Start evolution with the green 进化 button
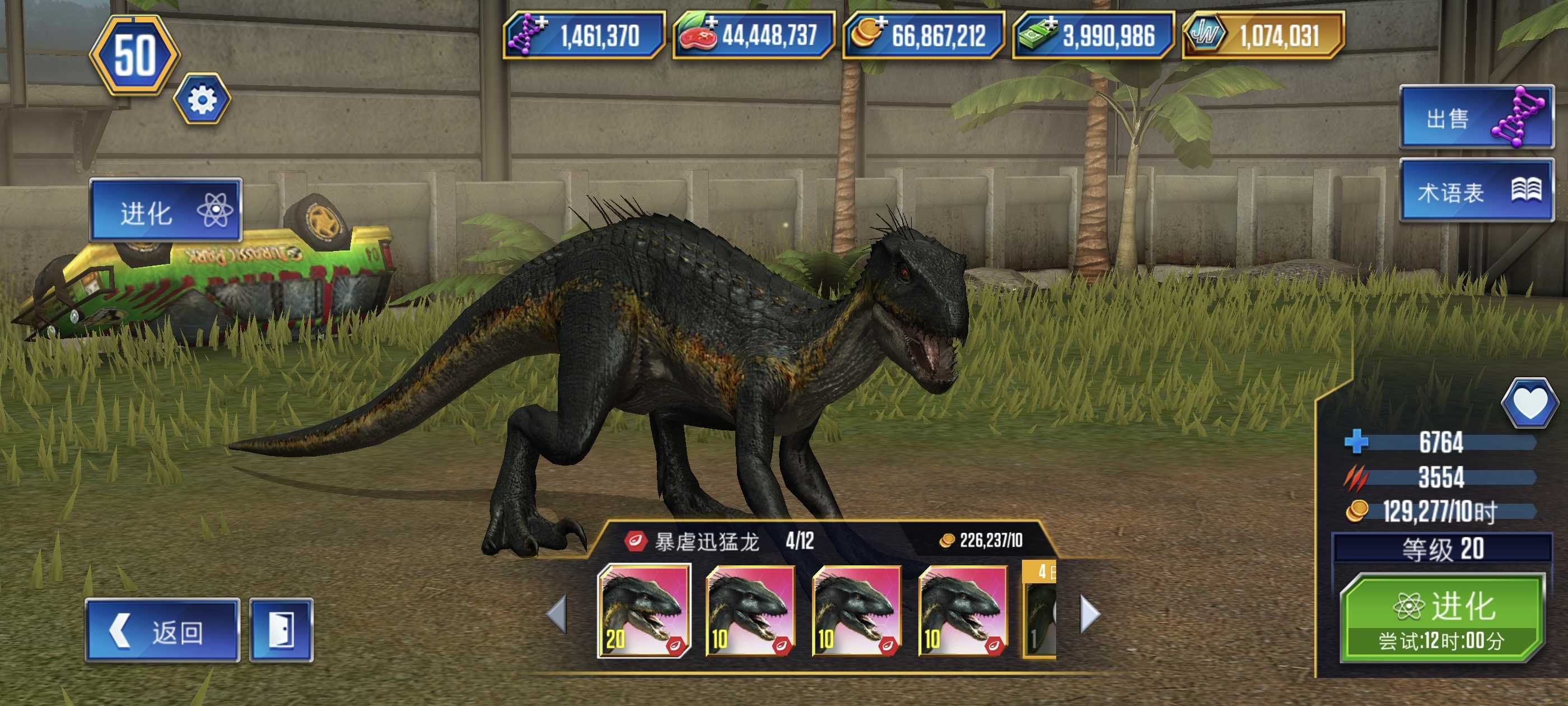The height and width of the screenshot is (706, 1568). 1441,617
